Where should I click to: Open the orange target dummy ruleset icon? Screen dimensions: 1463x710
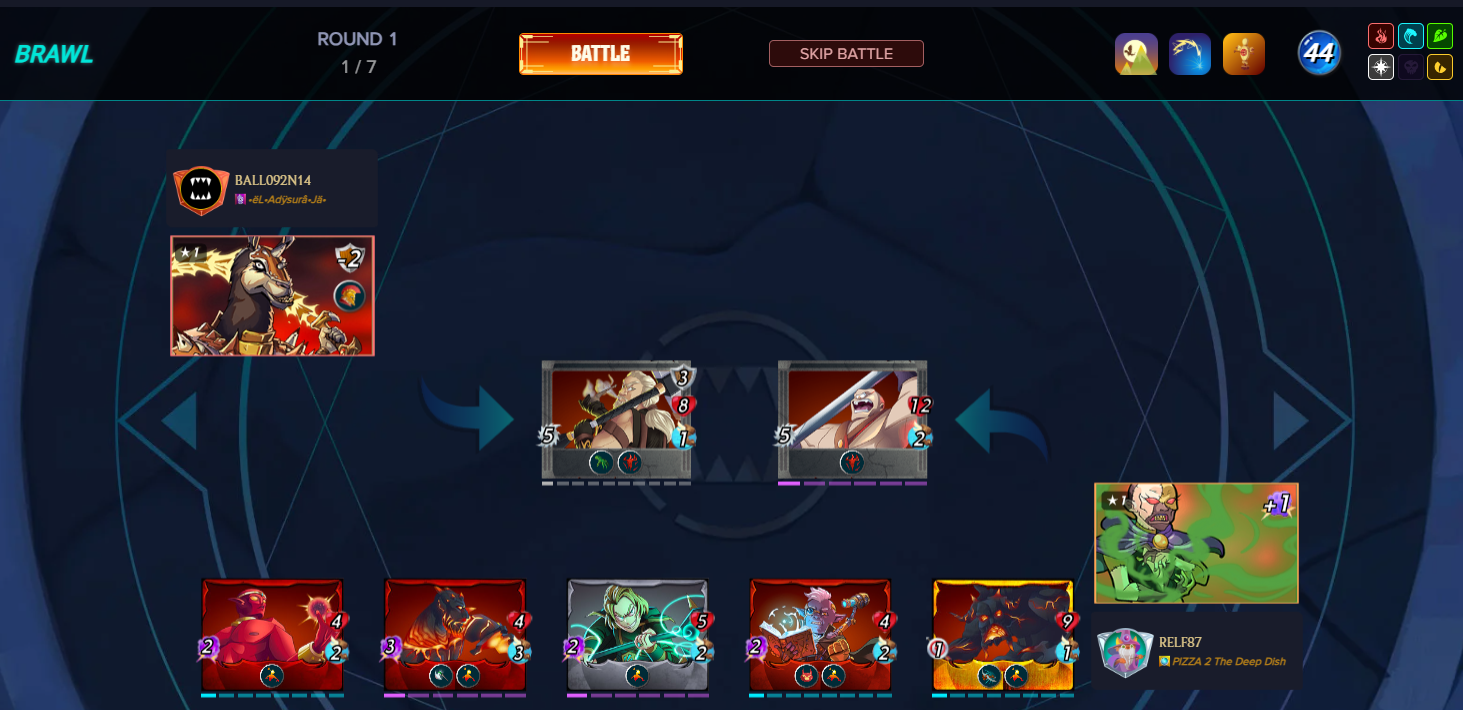tap(1244, 54)
